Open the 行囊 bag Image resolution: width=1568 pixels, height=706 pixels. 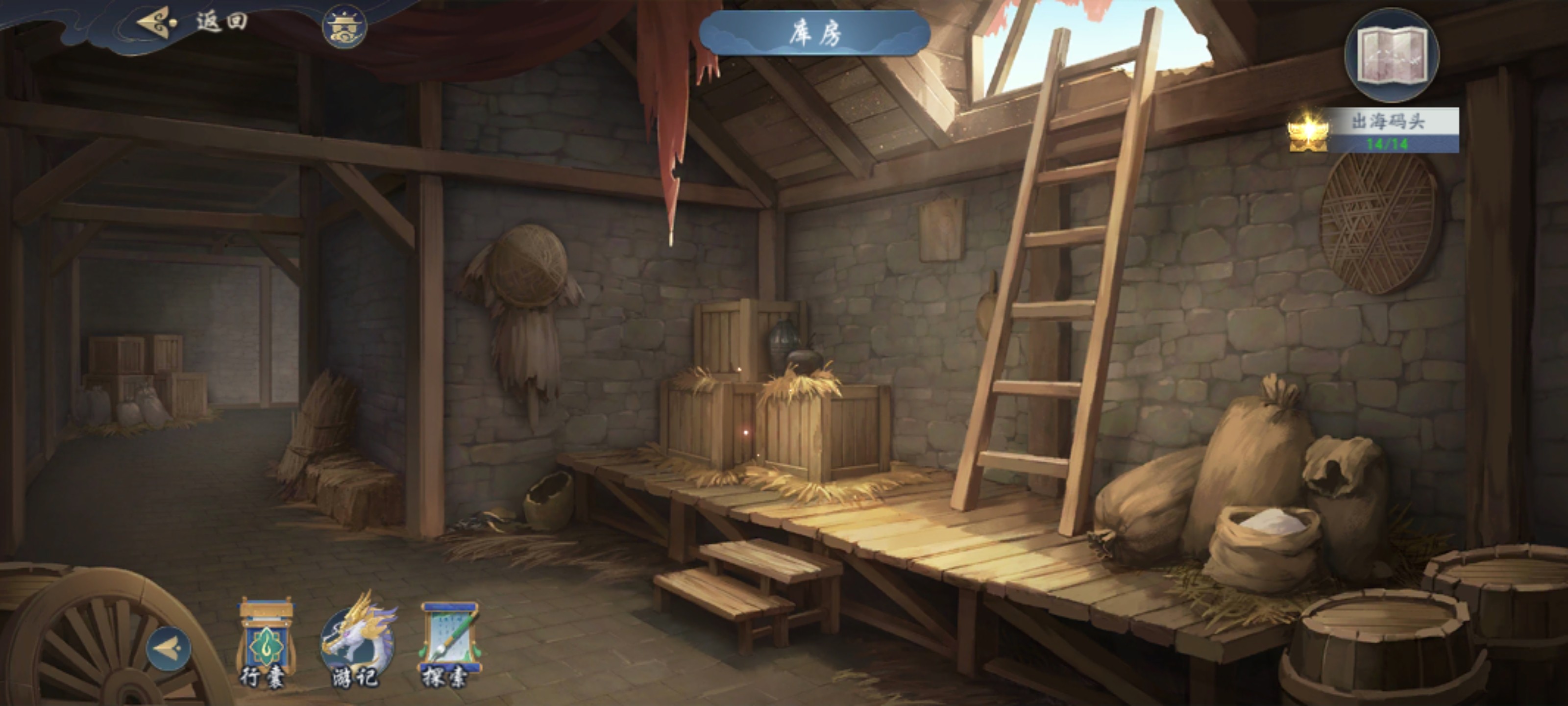coord(264,643)
